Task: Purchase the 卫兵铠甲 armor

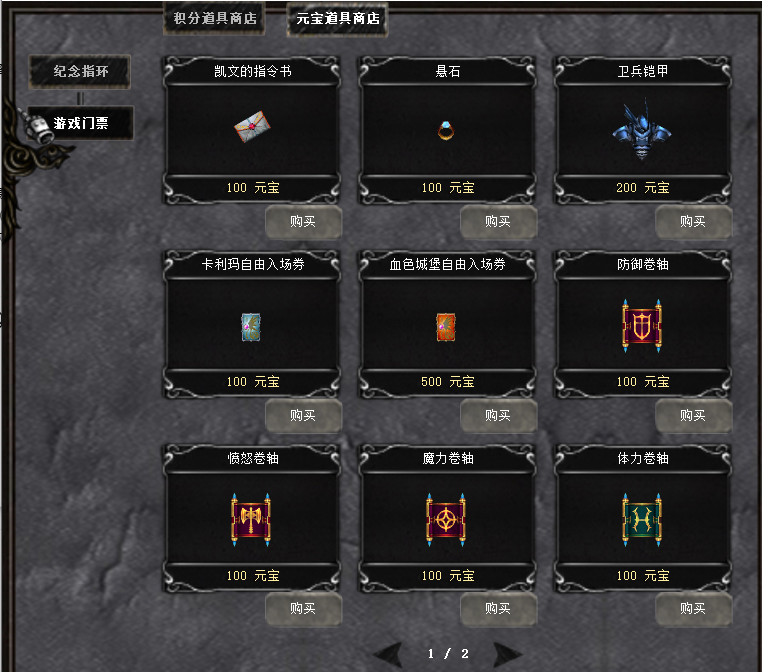Action: 693,222
